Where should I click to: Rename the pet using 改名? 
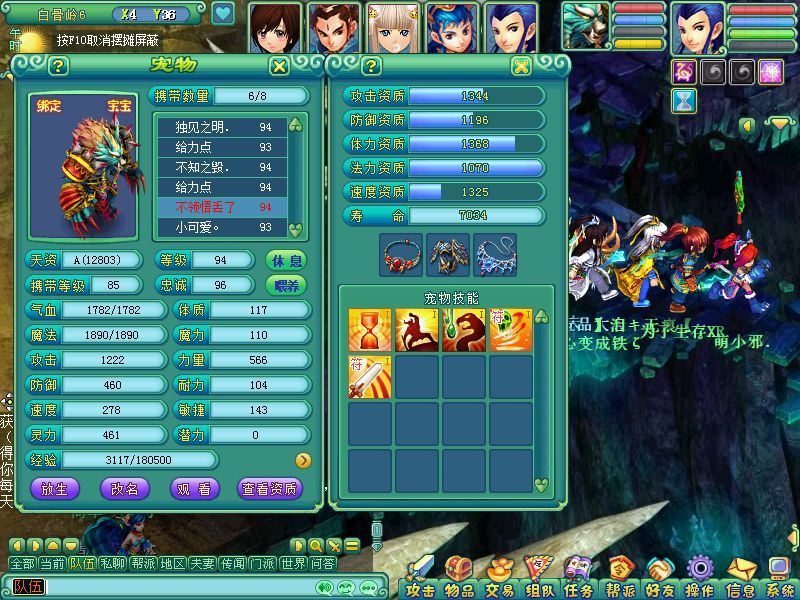click(125, 488)
